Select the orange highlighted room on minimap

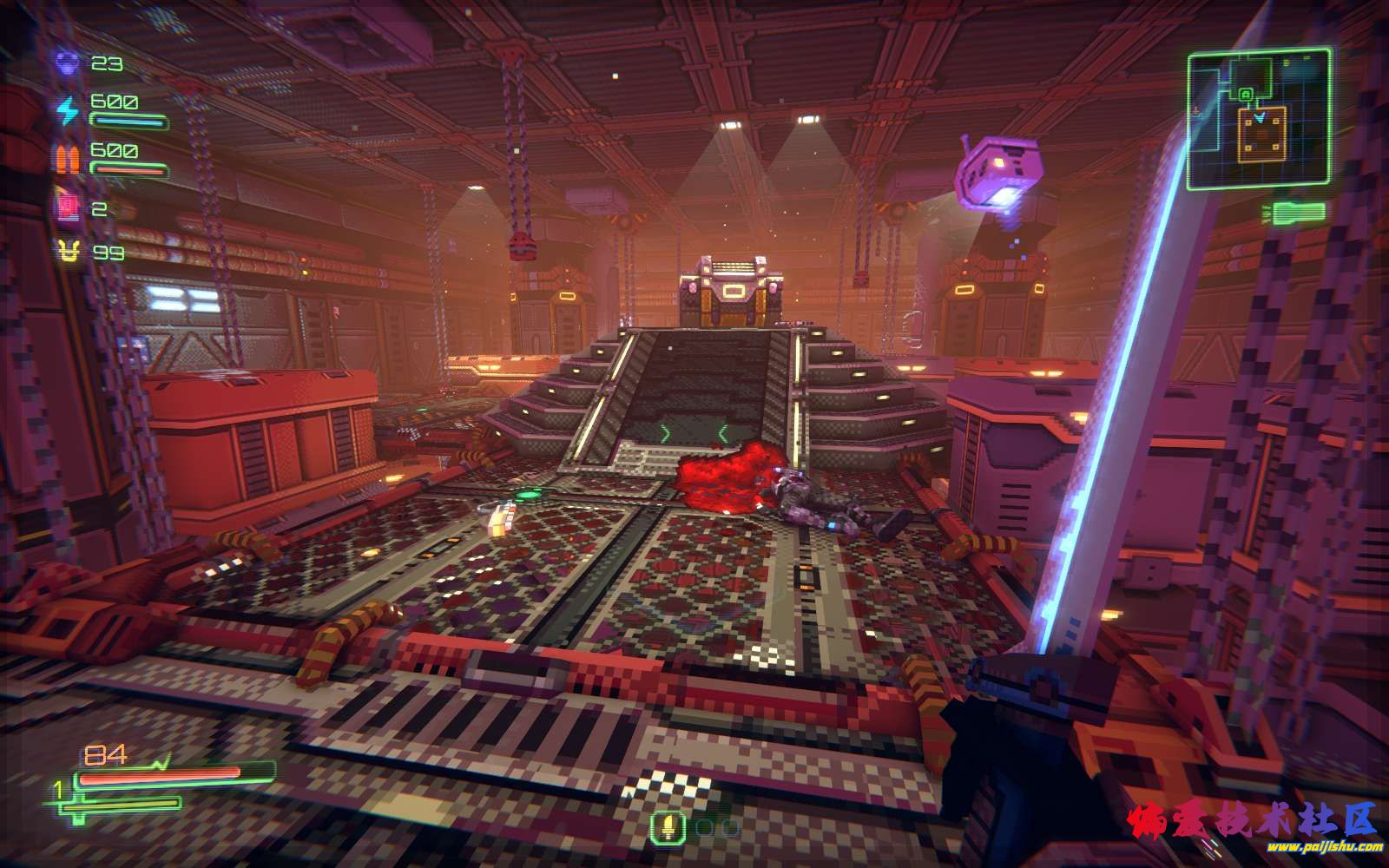(1258, 135)
